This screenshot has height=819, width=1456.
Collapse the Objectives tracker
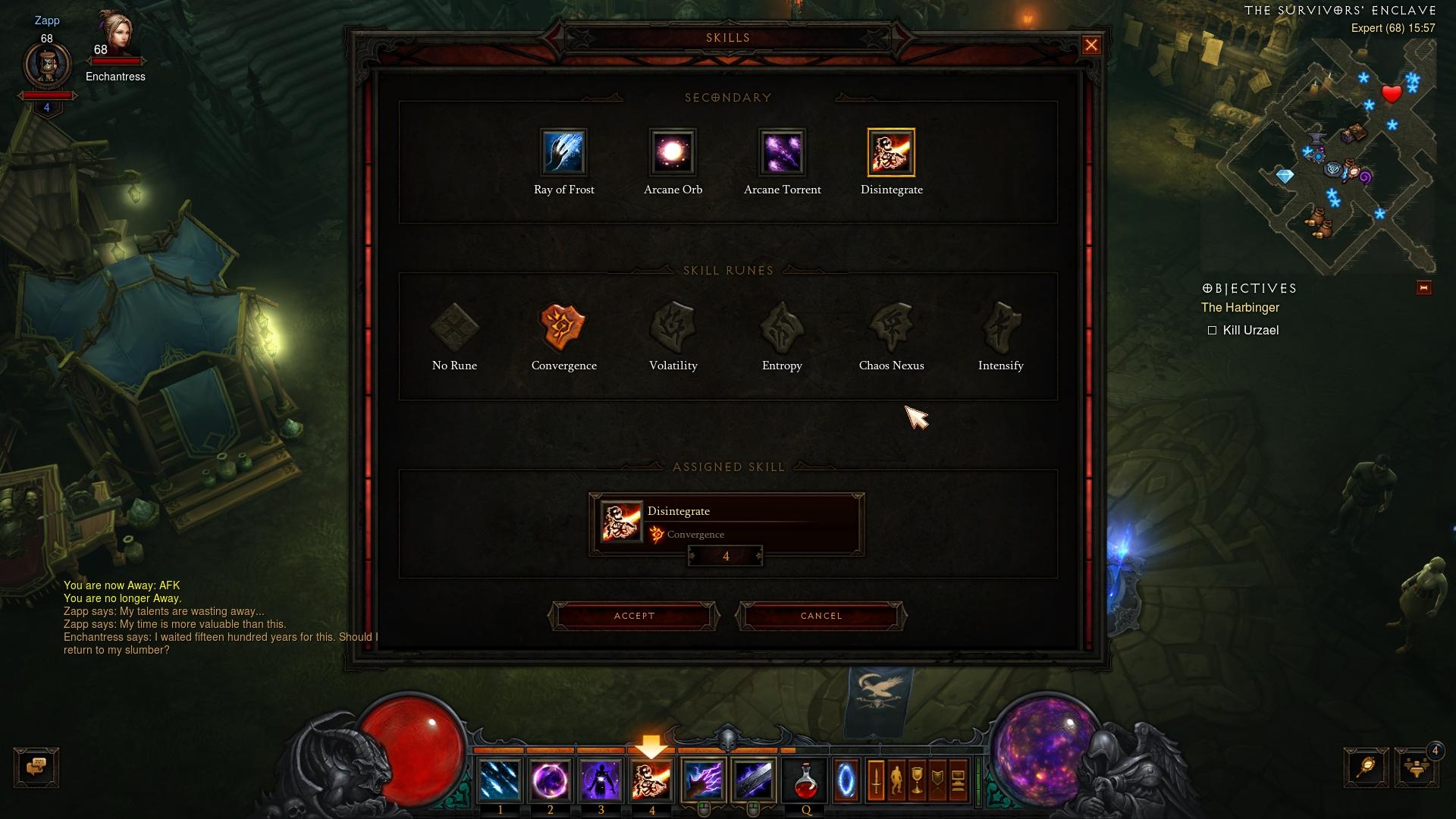[1423, 288]
